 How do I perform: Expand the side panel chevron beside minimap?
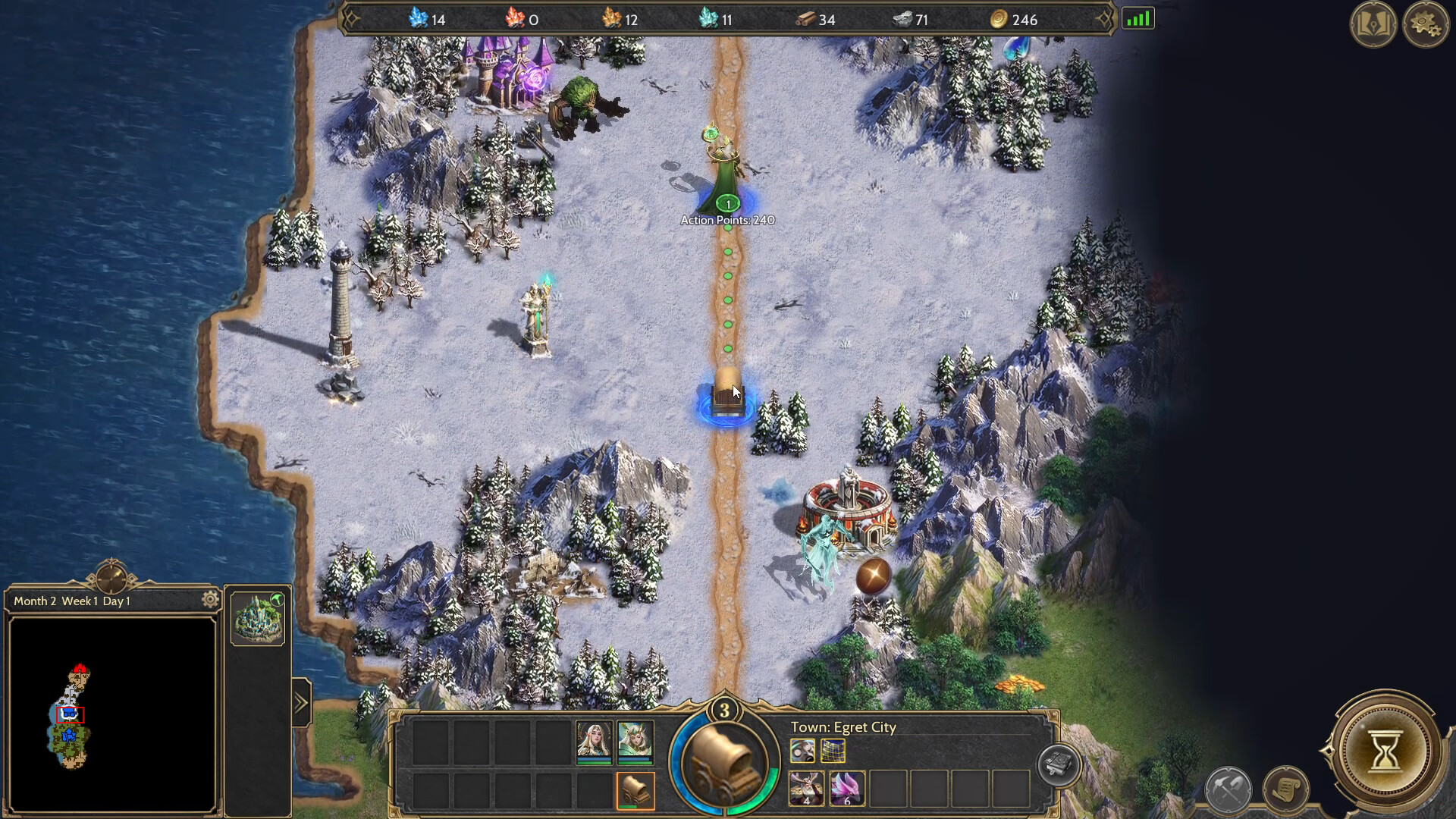click(x=302, y=701)
